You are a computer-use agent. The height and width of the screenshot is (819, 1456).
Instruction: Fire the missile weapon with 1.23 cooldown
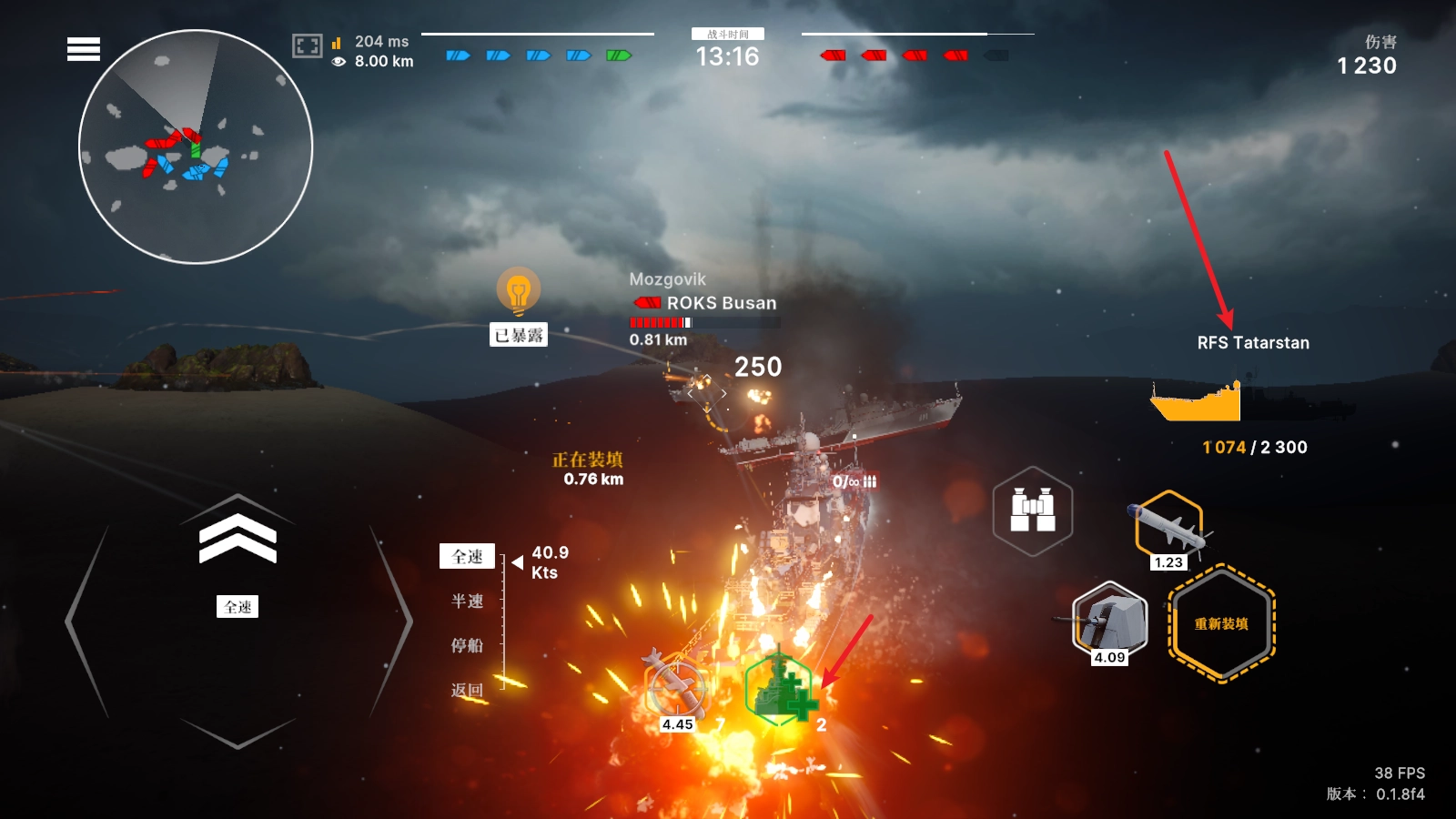pos(1168,528)
